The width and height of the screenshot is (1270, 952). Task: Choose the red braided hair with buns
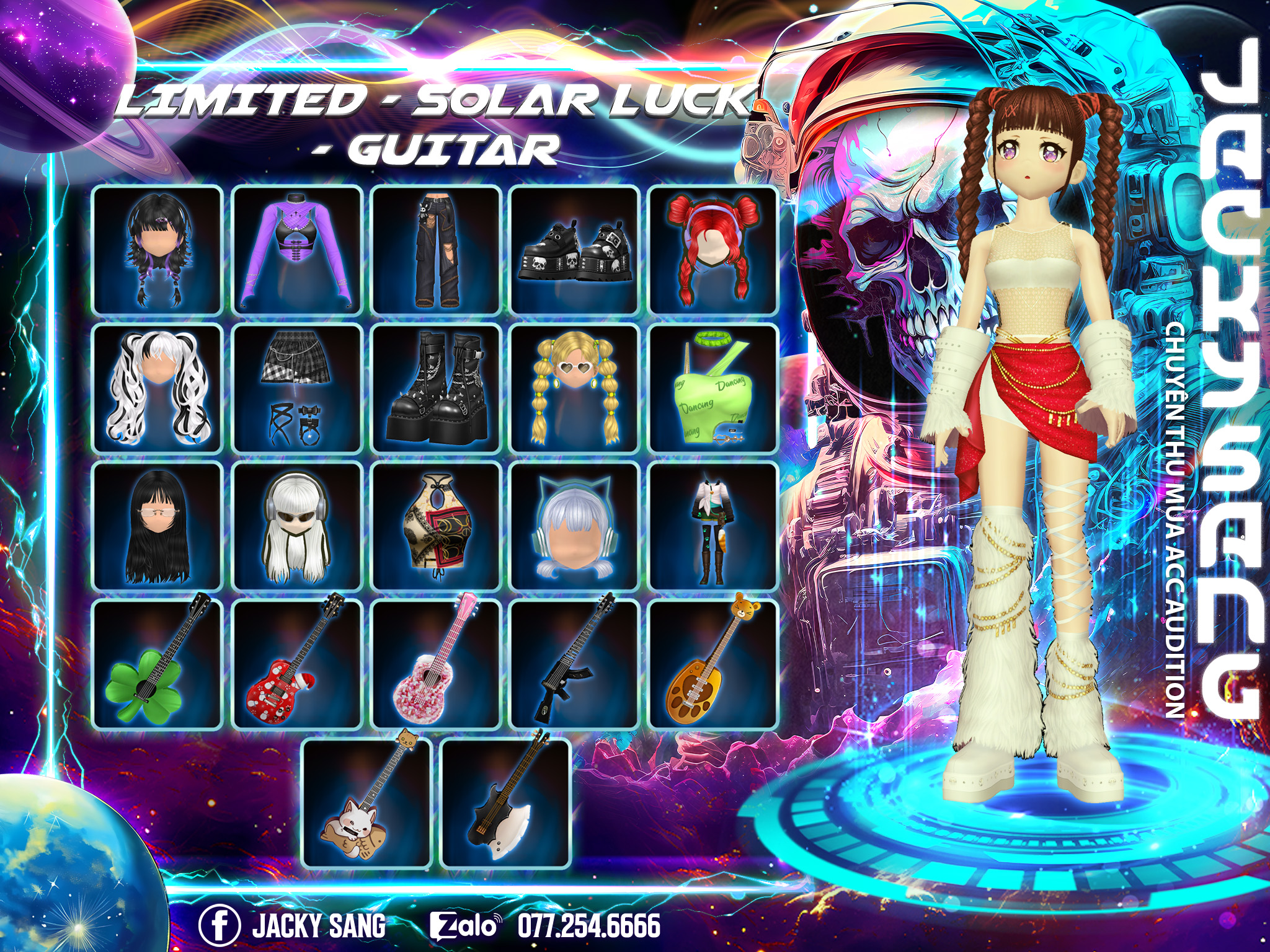713,250
